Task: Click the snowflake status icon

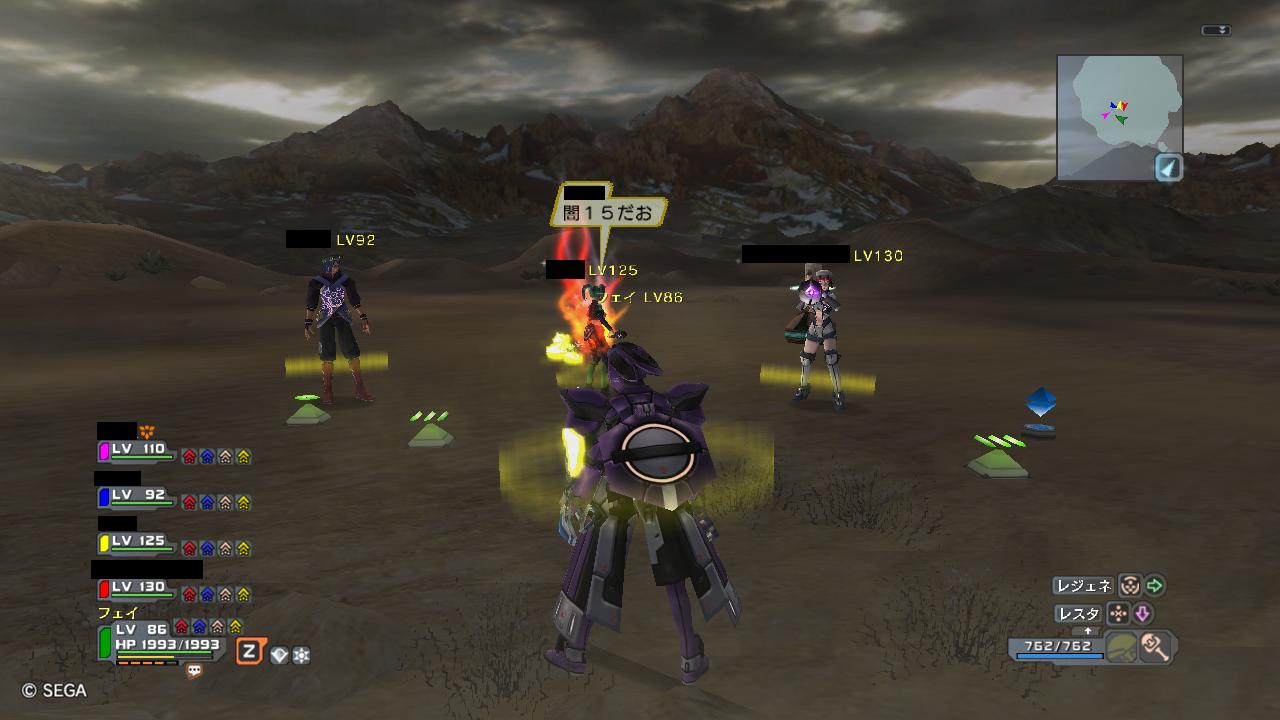Action: tap(301, 655)
